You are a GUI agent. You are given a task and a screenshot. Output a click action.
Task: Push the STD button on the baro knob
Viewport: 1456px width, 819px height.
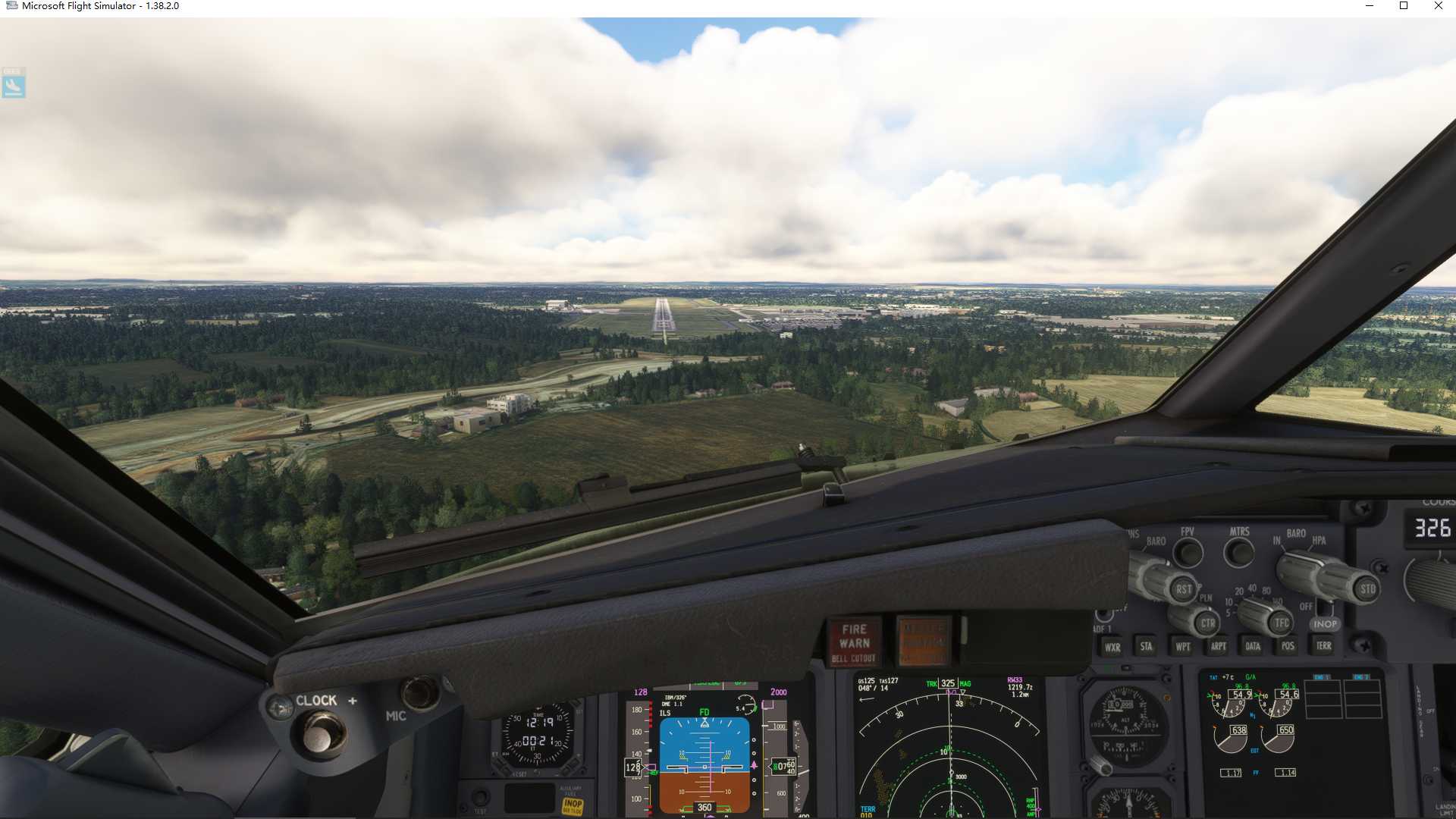(x=1367, y=589)
